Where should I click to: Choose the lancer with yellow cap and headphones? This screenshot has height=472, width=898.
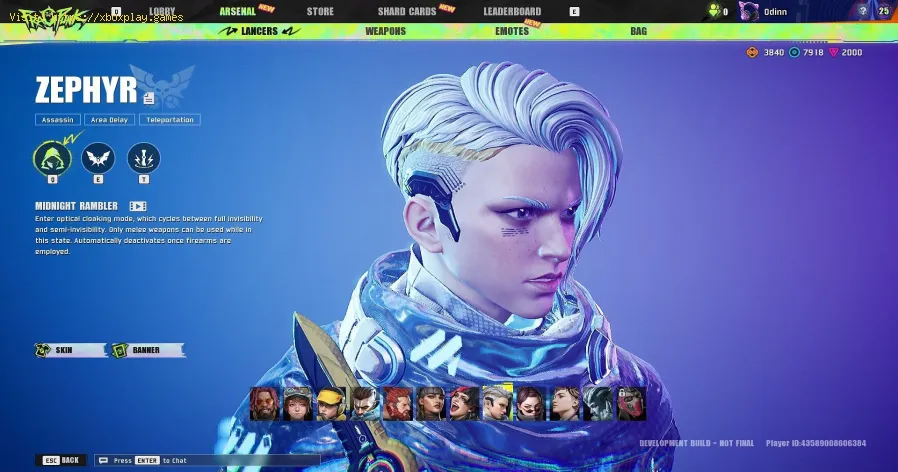click(332, 403)
